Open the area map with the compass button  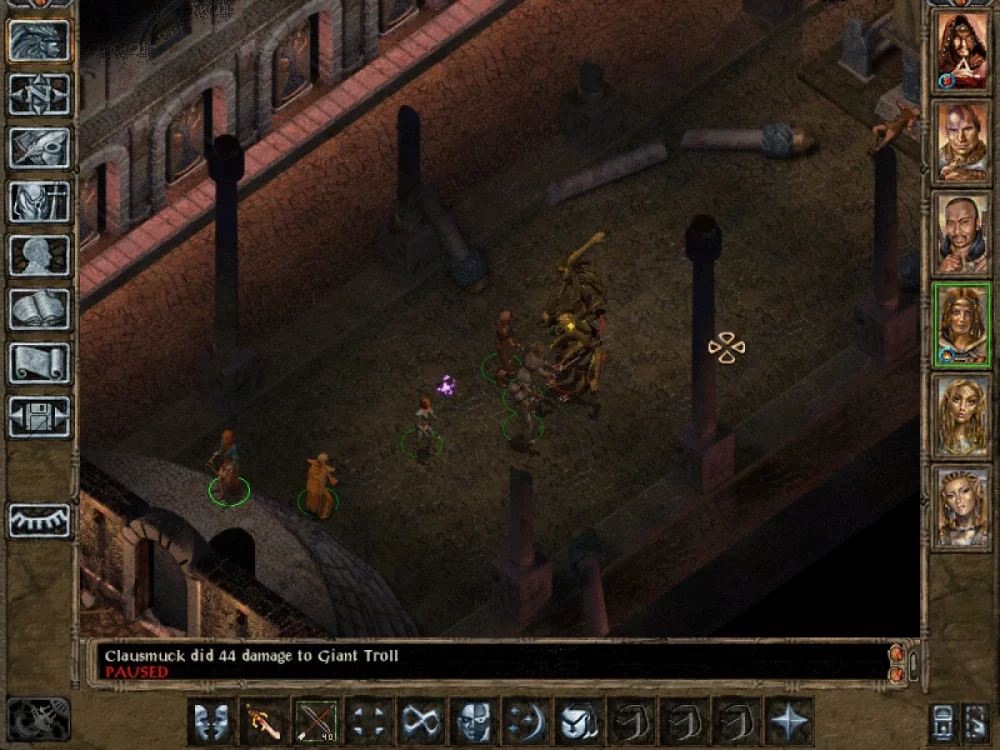click(x=40, y=94)
